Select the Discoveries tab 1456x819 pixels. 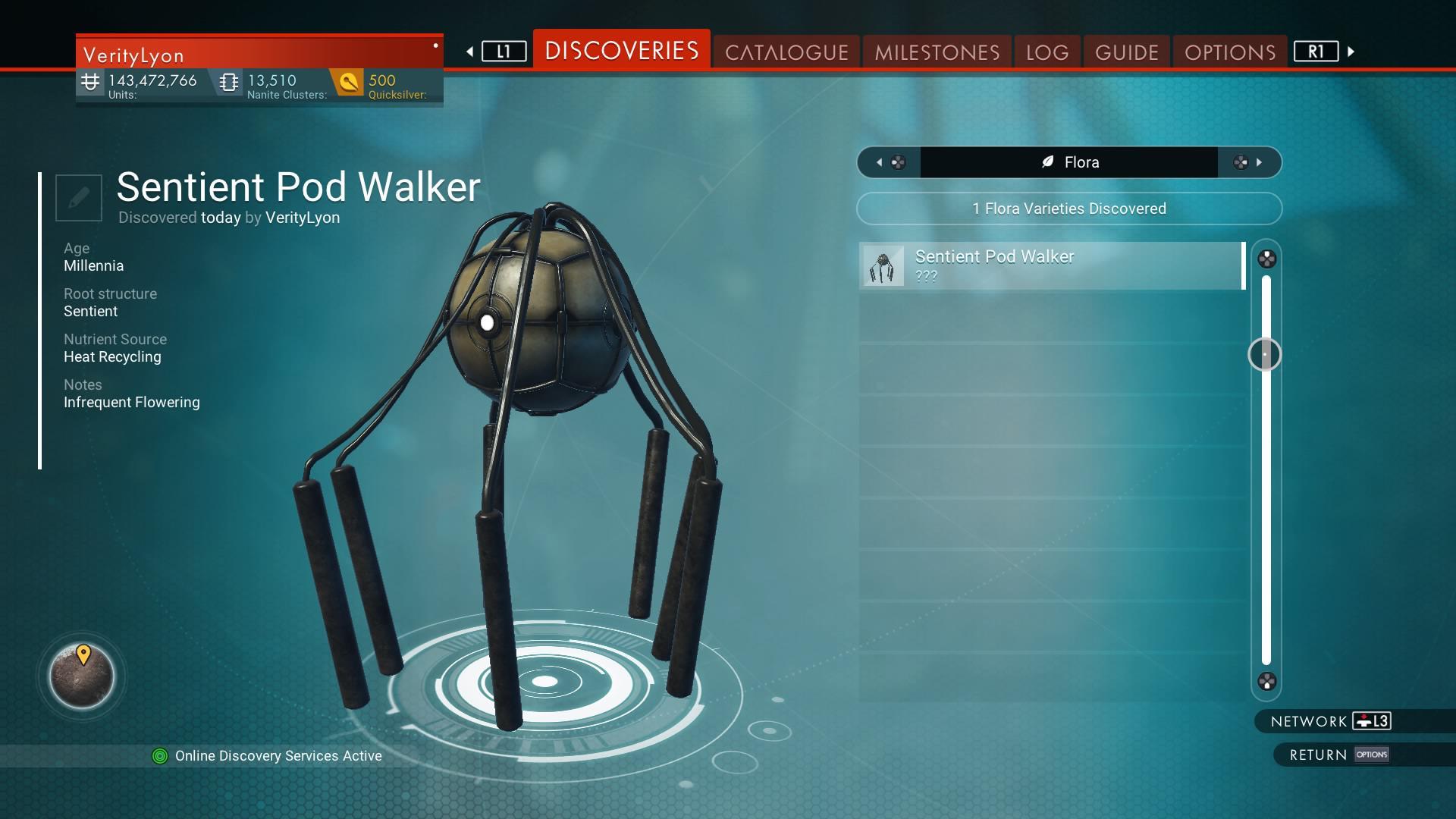click(622, 51)
